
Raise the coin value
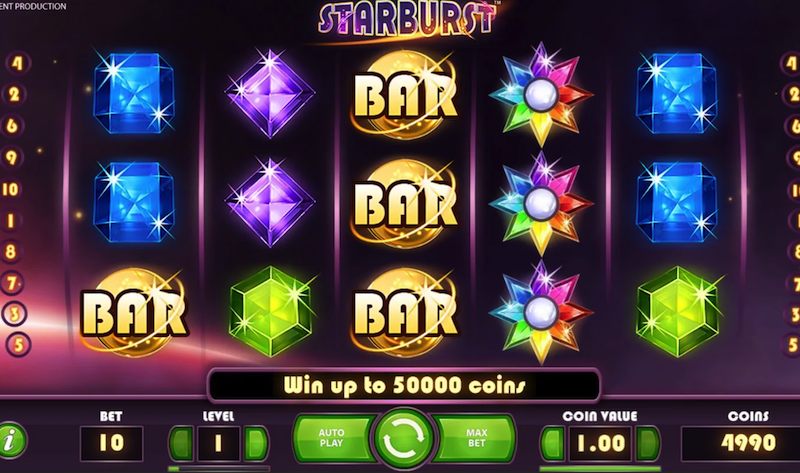648,442
